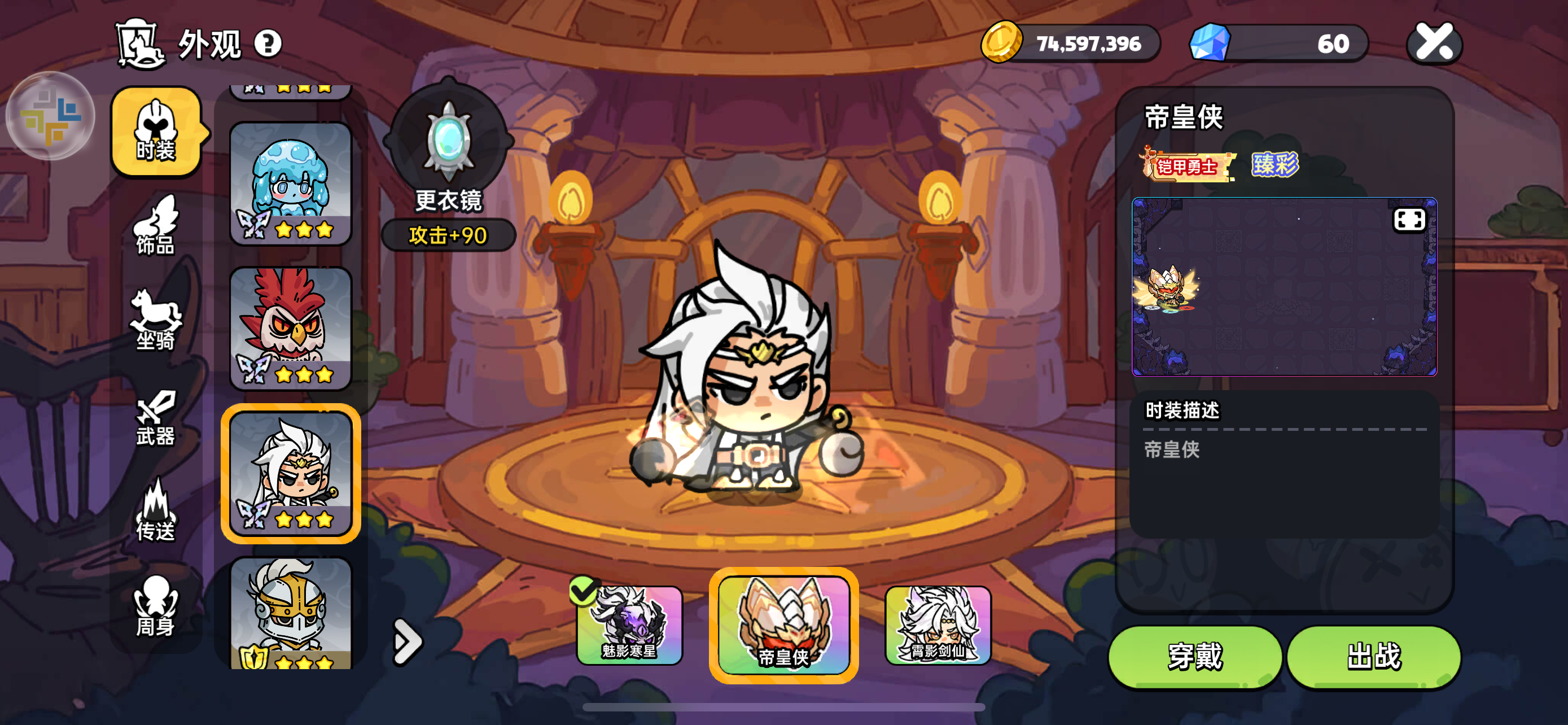Pick the white-haired warrior costume
Screen dimensions: 1568x725
coord(291,473)
